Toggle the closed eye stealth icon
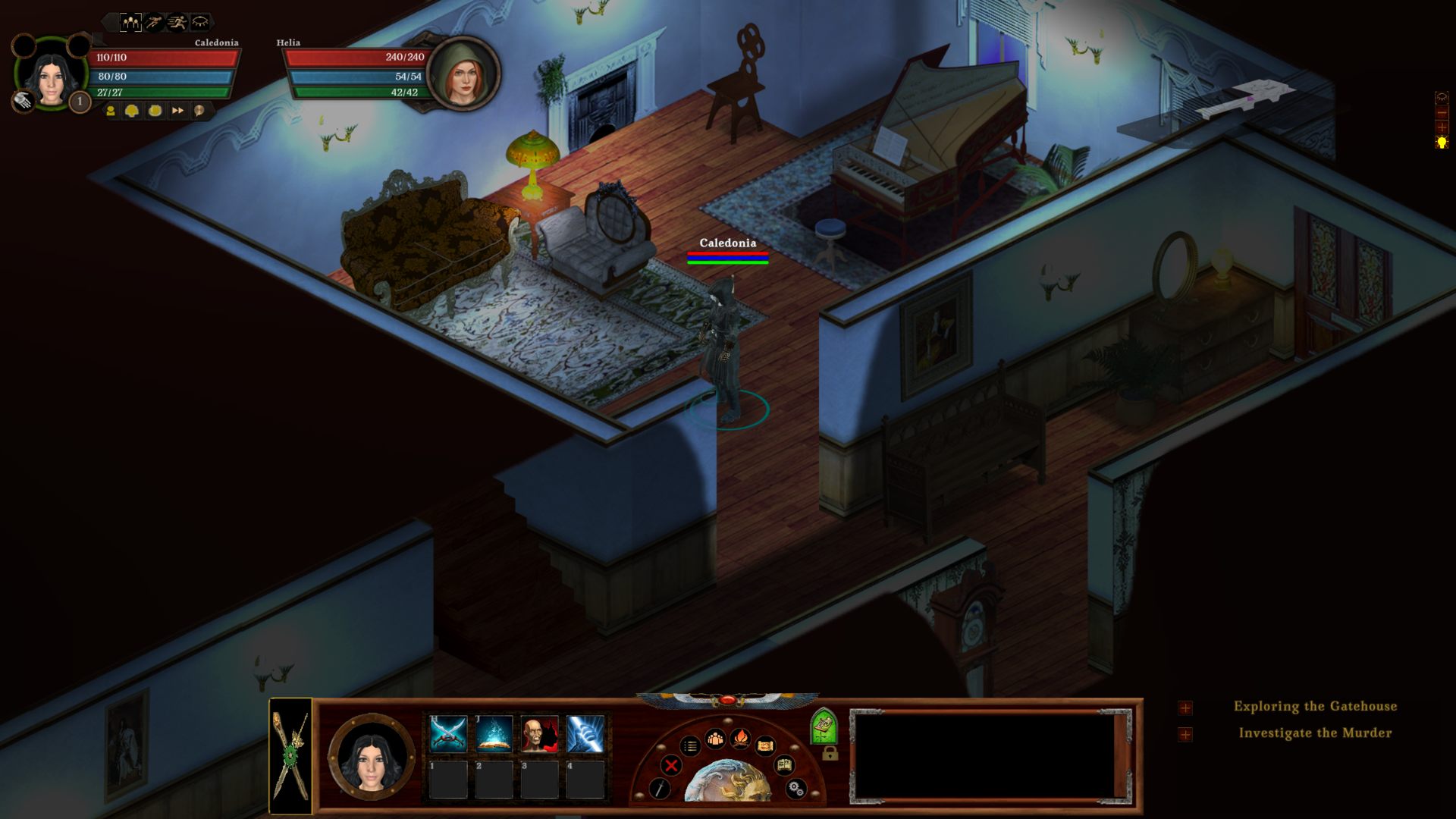 click(x=200, y=22)
